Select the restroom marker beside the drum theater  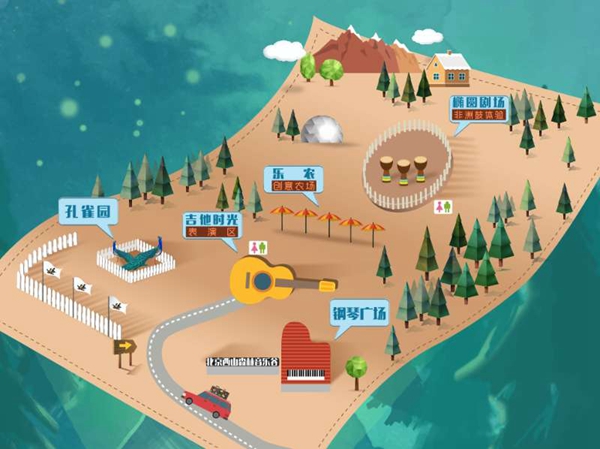pos(445,206)
